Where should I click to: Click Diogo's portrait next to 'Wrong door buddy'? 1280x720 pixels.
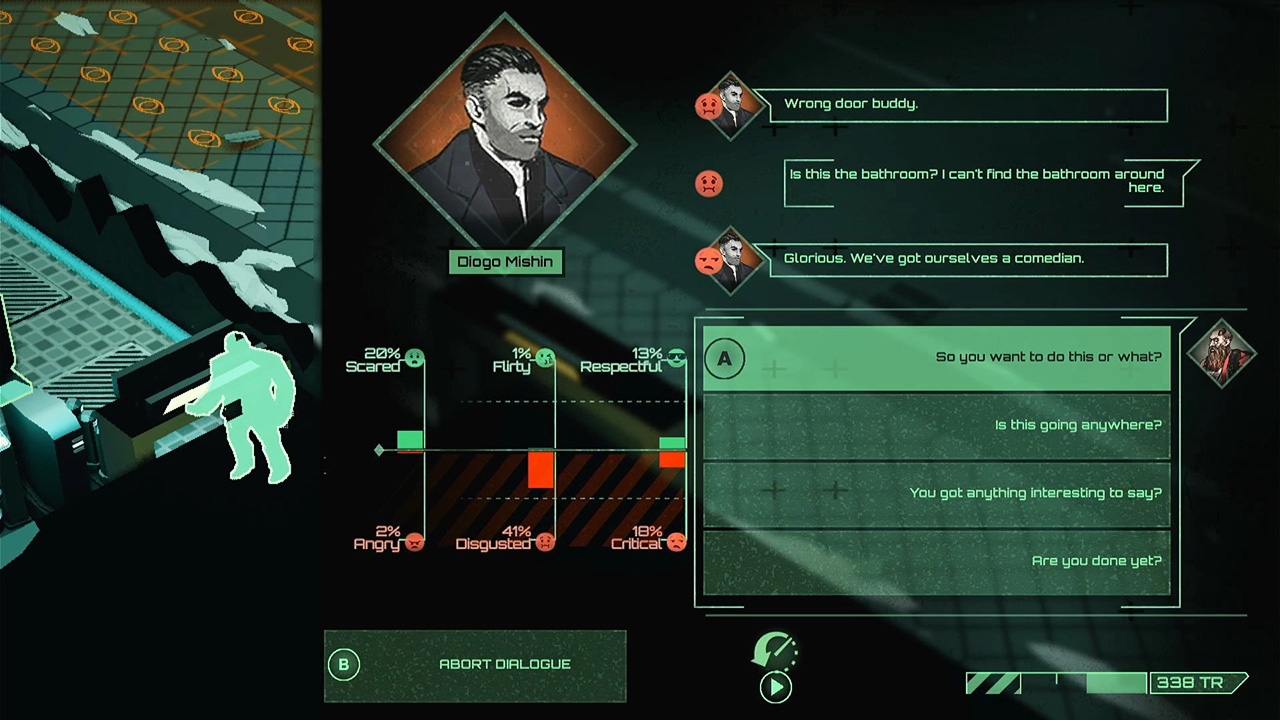[x=733, y=107]
